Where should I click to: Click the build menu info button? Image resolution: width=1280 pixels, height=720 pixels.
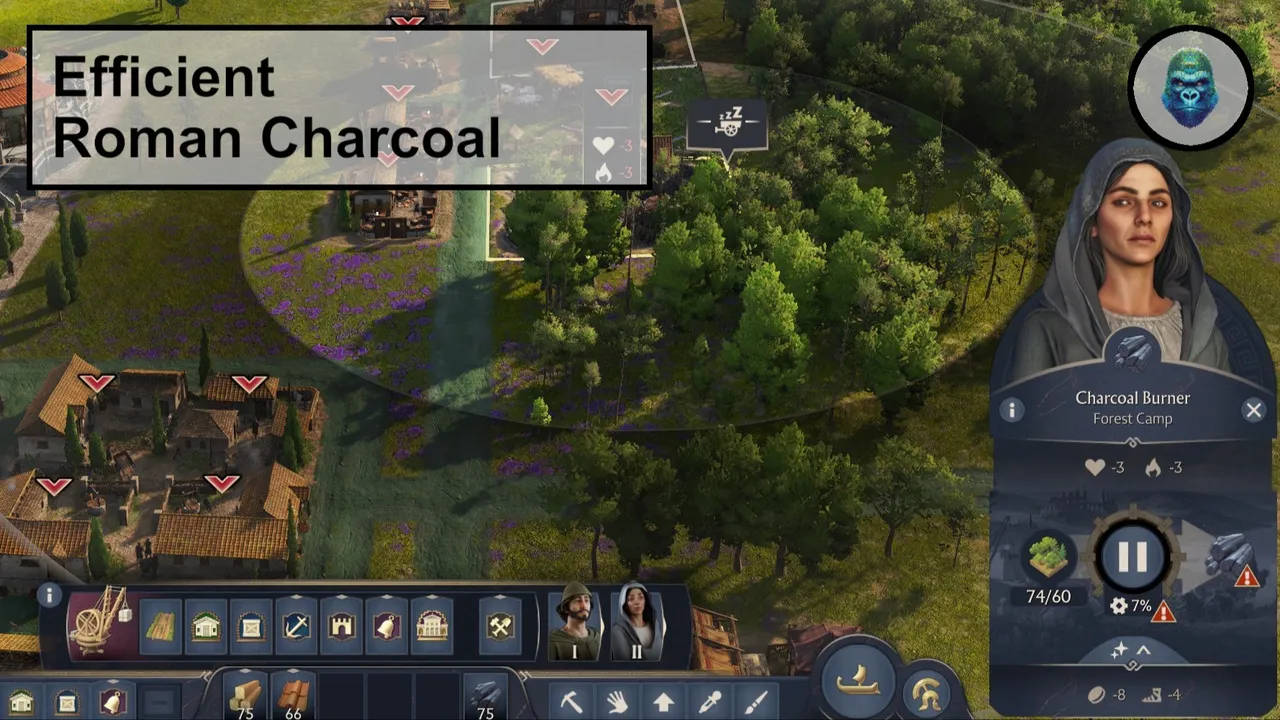[x=49, y=596]
